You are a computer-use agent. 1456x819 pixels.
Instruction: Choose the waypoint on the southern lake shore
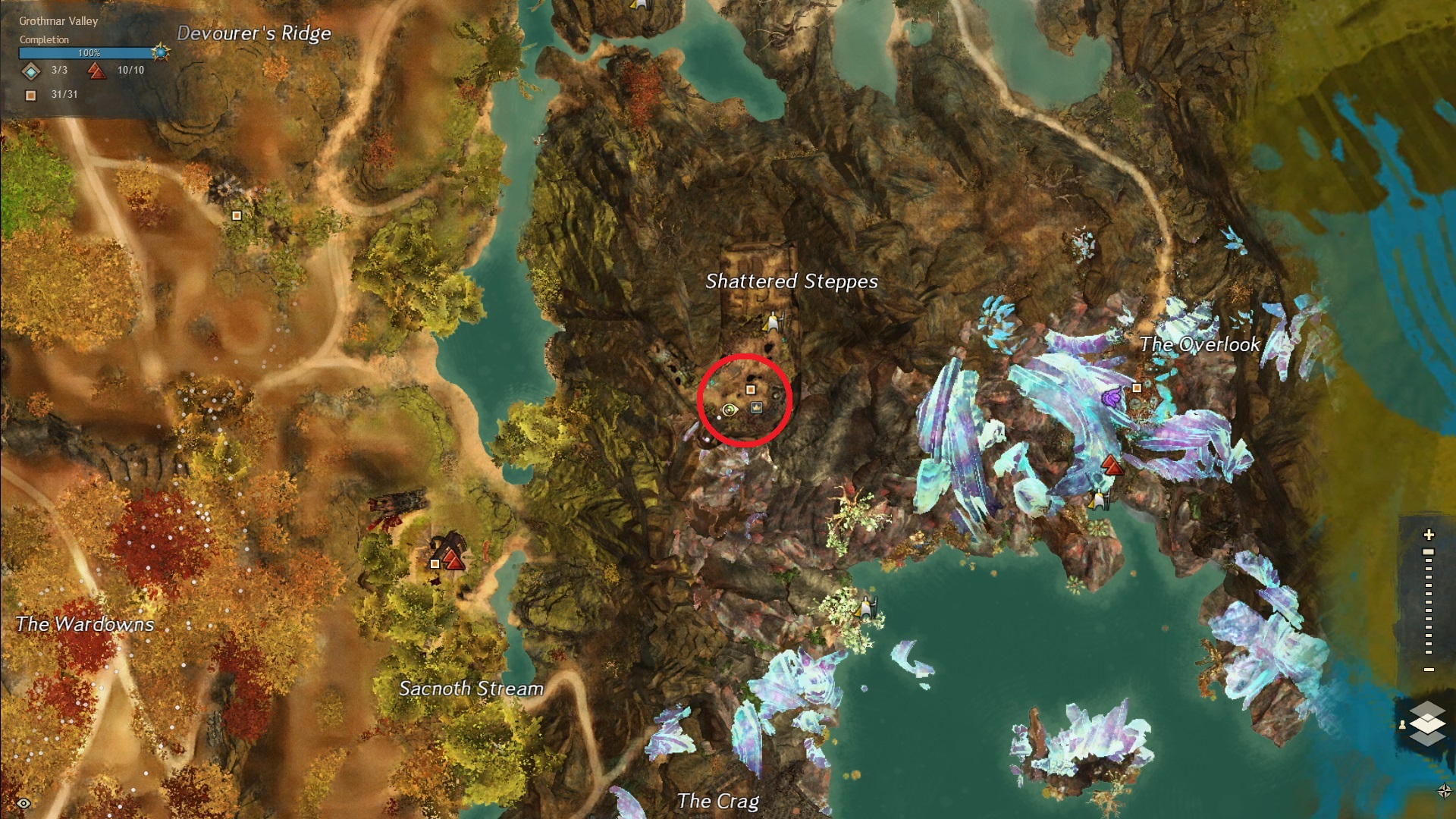866,607
